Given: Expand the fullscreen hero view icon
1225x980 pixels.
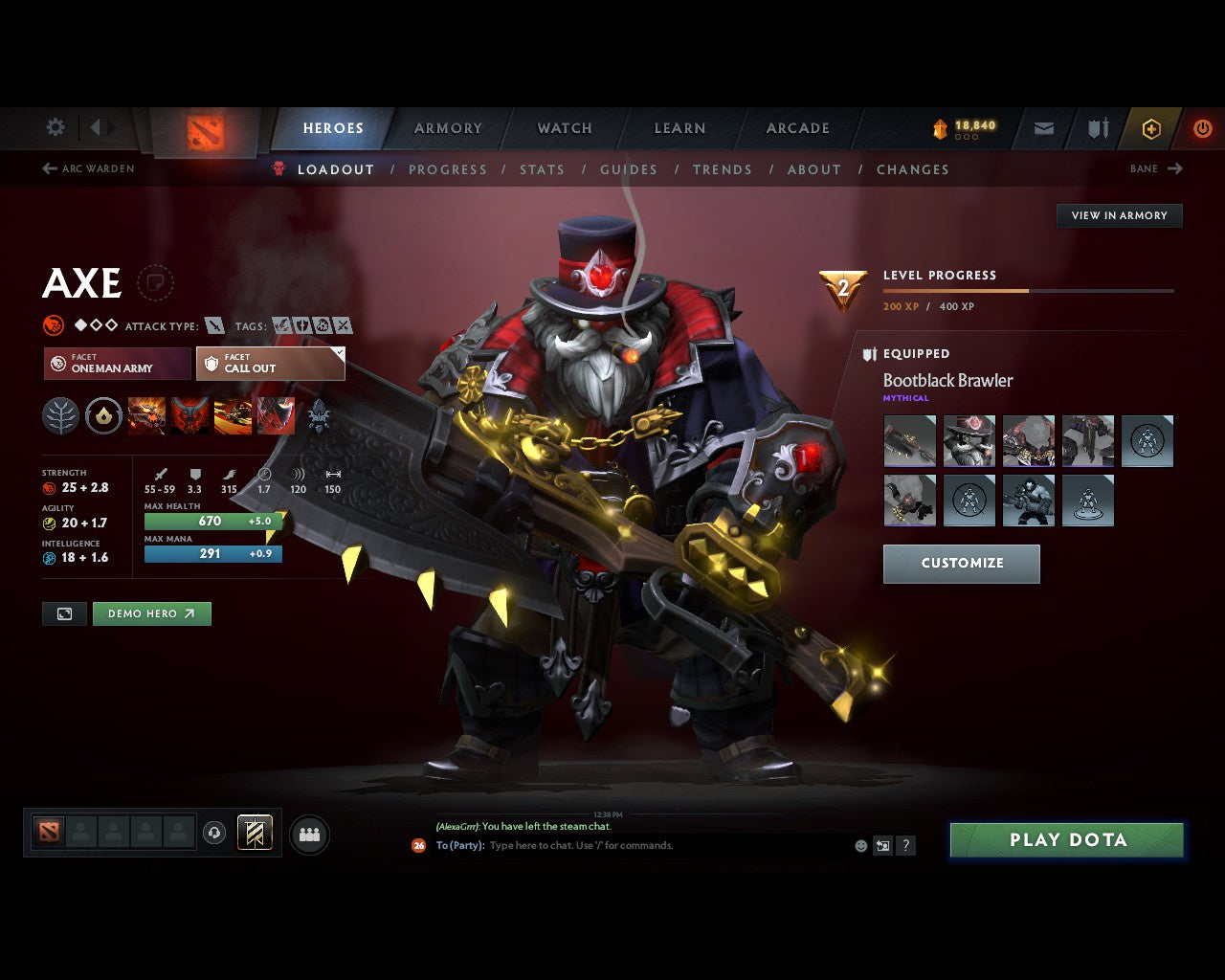Looking at the screenshot, I should click(x=64, y=613).
